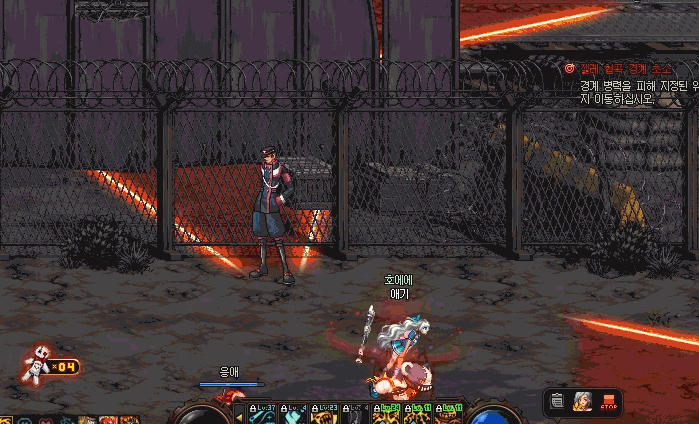Open the red target quest objective tracker
Screen dimensions: 699x424
coord(569,69)
